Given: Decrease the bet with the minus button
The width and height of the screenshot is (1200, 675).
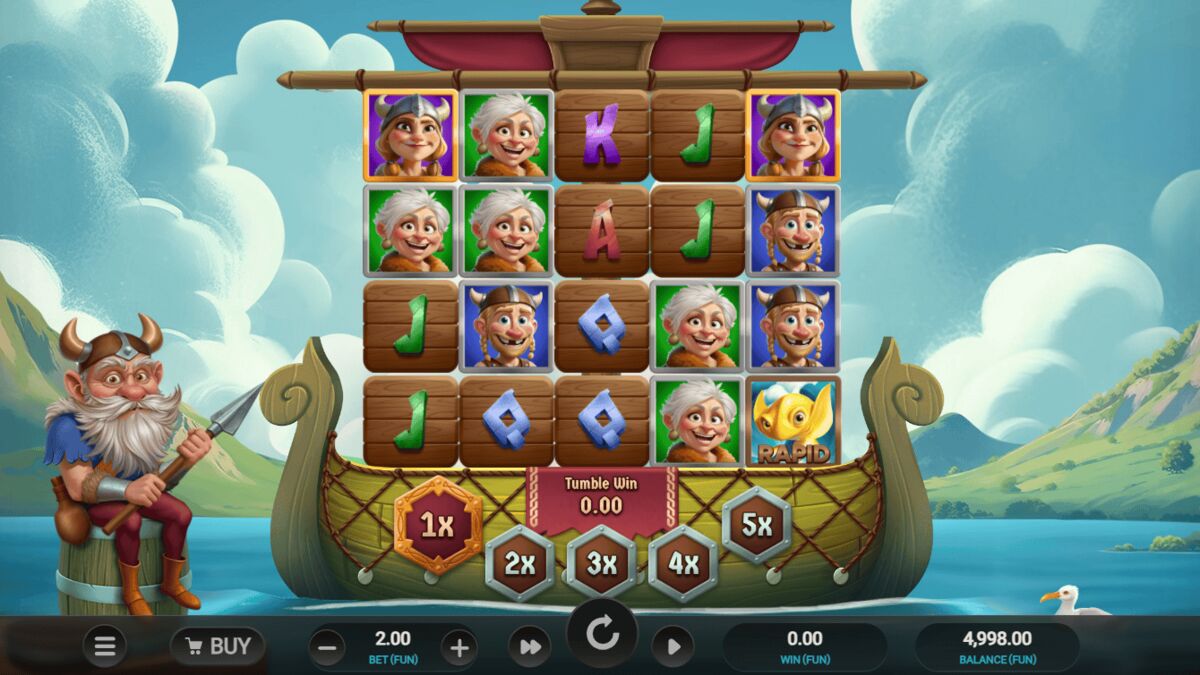Looking at the screenshot, I should [x=327, y=647].
